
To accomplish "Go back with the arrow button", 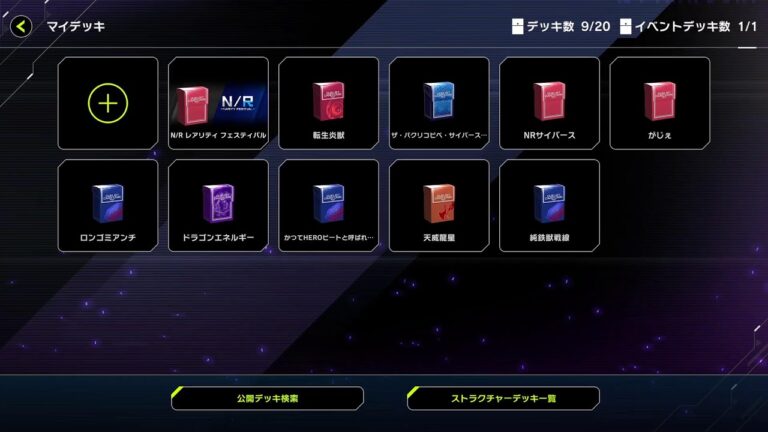I will (x=21, y=27).
